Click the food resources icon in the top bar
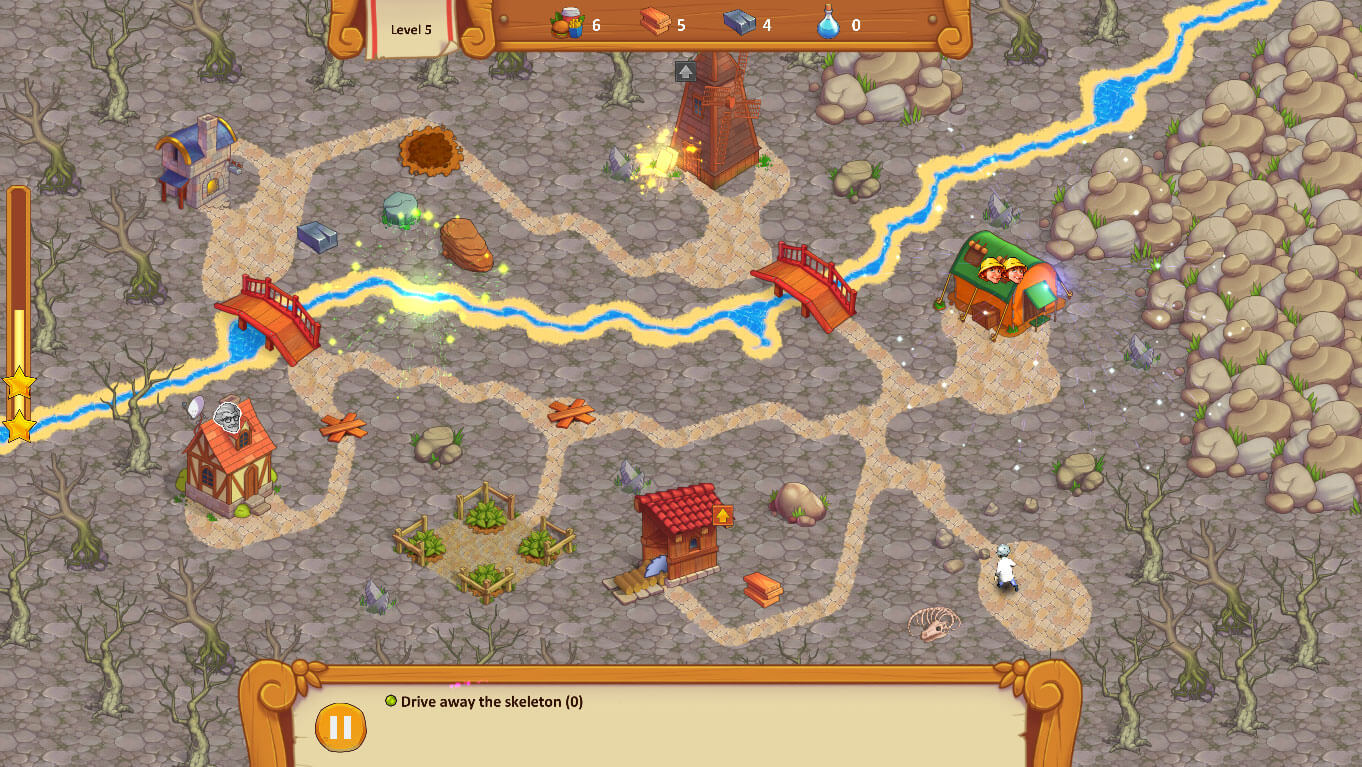1362x767 pixels. 565,25
